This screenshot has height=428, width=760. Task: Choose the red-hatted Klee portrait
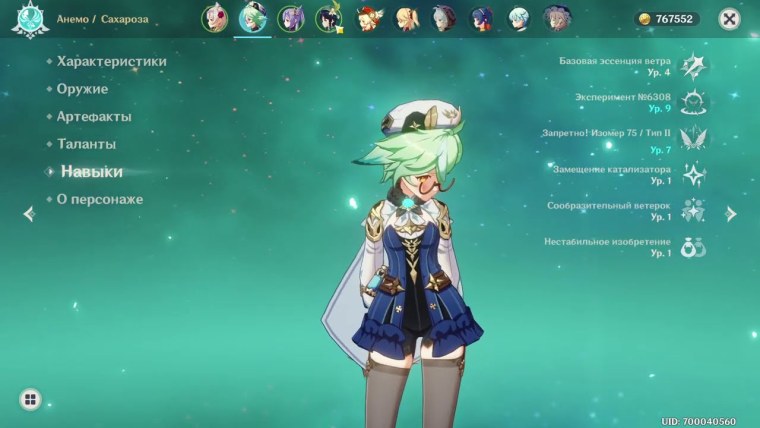[x=367, y=18]
